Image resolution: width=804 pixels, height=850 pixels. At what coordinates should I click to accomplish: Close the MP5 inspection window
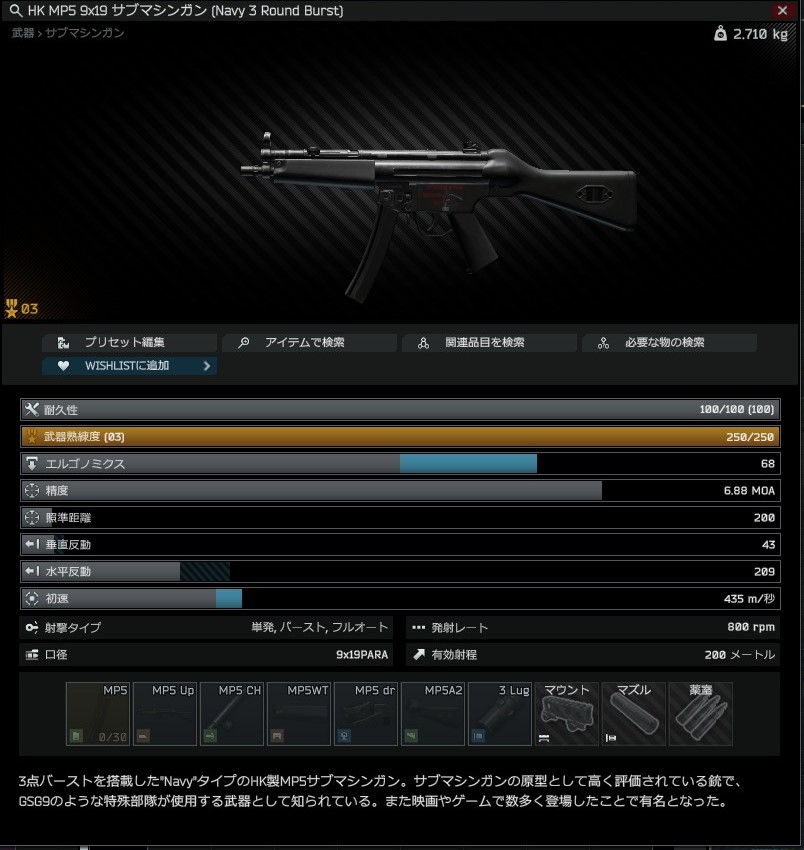point(782,11)
